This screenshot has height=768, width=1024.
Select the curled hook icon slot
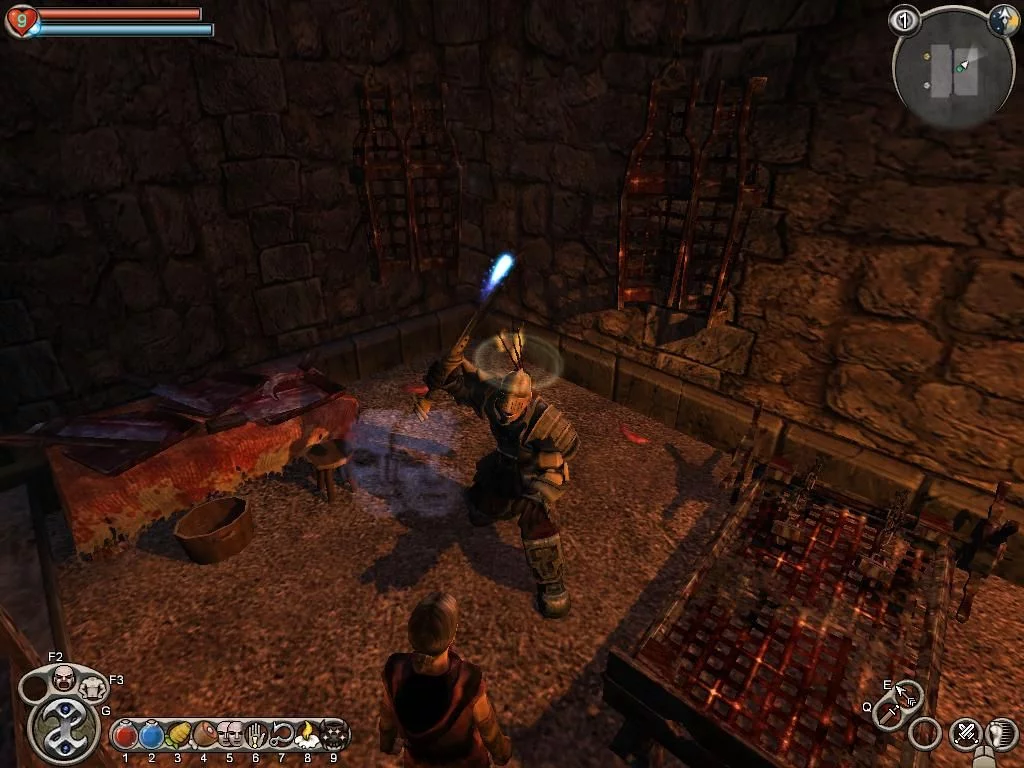(282, 736)
